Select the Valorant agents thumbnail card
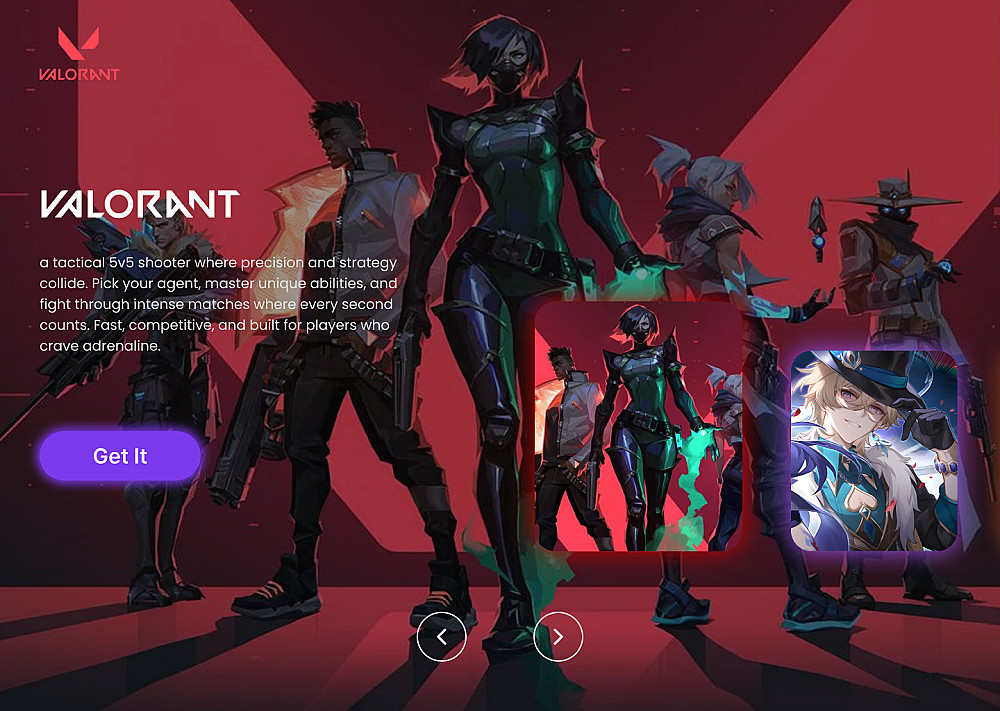Screen dimensions: 1000x711 click(638, 426)
